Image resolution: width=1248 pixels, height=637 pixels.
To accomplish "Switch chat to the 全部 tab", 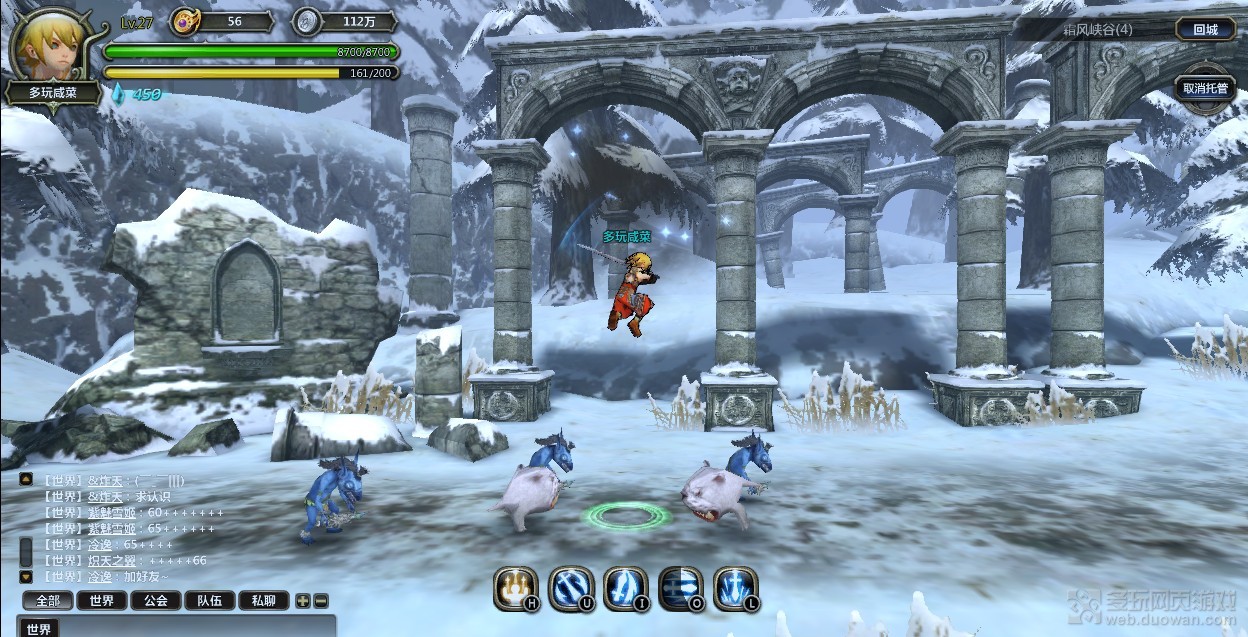I will 48,601.
